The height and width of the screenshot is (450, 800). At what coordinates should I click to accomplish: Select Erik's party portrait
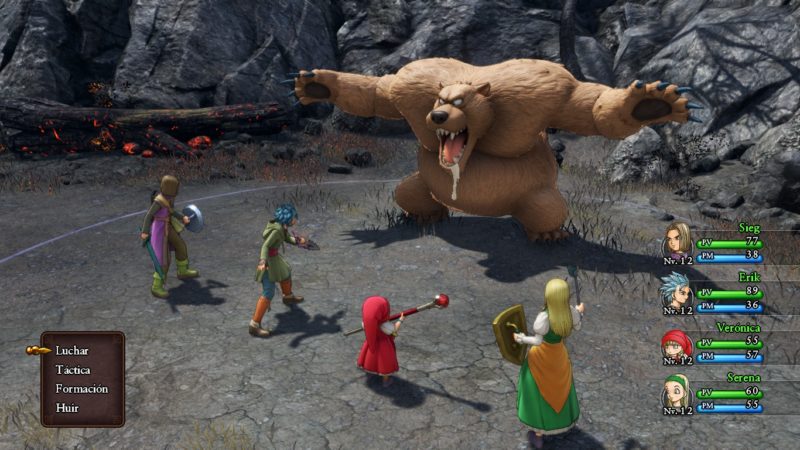point(679,291)
